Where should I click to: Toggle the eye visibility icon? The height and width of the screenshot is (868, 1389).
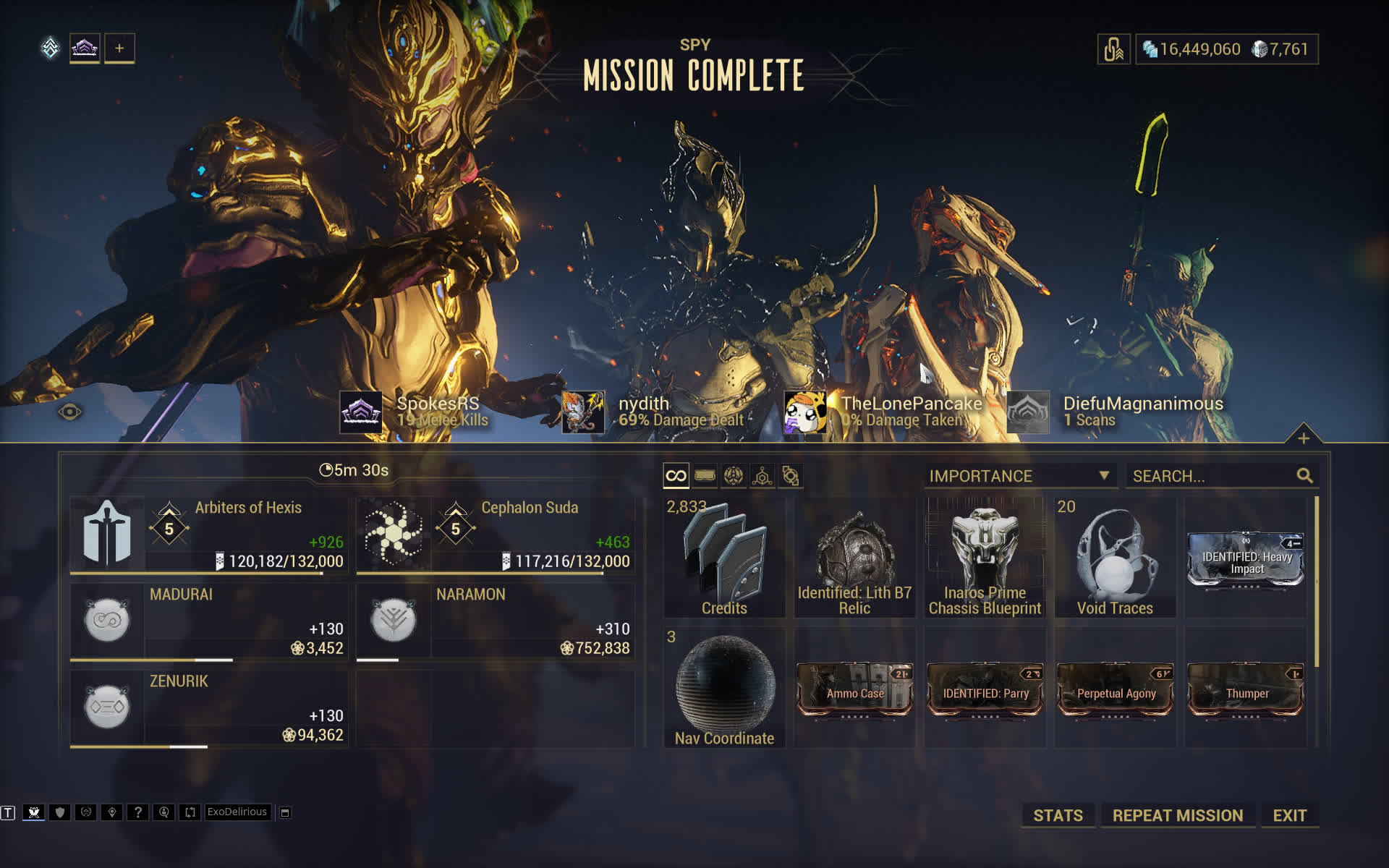point(70,412)
